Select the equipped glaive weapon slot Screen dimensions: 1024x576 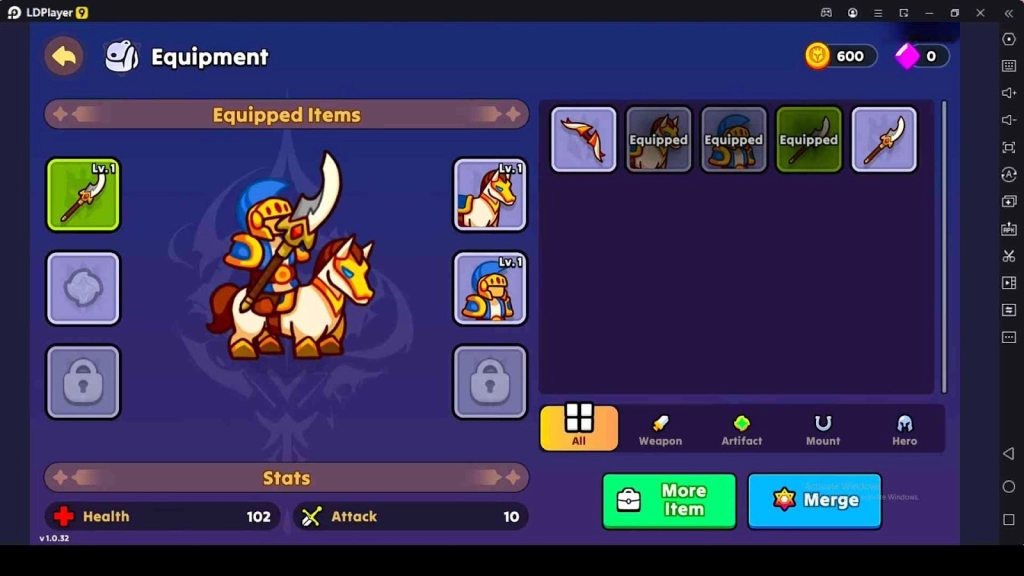[x=83, y=195]
